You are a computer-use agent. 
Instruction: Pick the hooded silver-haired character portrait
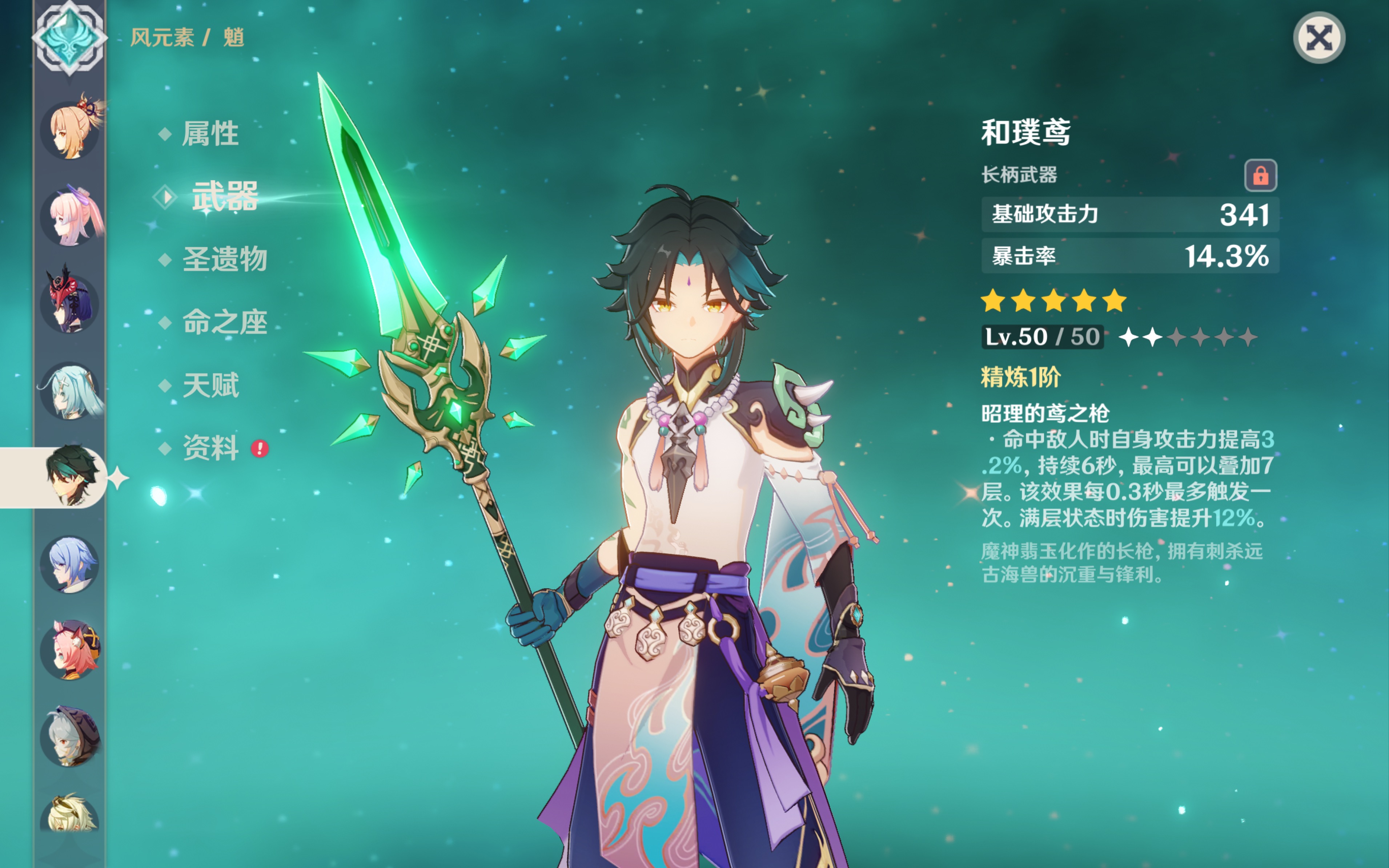pyautogui.click(x=70, y=737)
